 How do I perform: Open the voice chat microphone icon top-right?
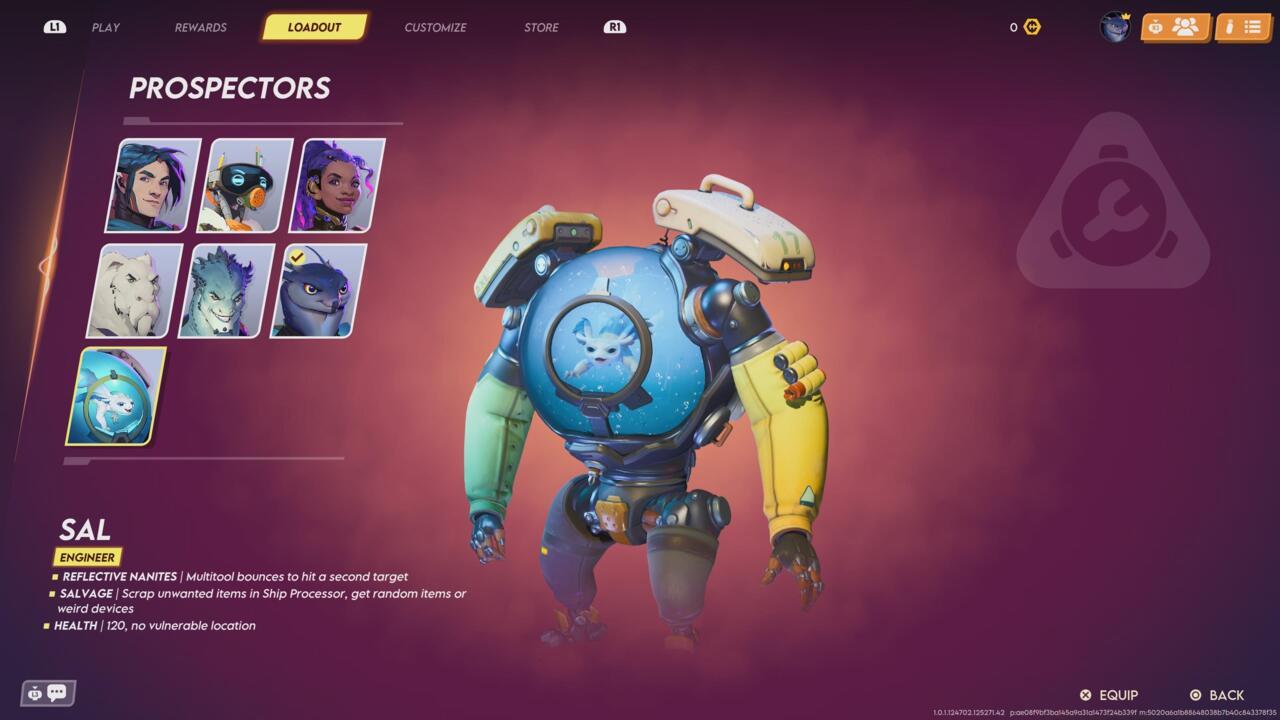[x=1155, y=26]
